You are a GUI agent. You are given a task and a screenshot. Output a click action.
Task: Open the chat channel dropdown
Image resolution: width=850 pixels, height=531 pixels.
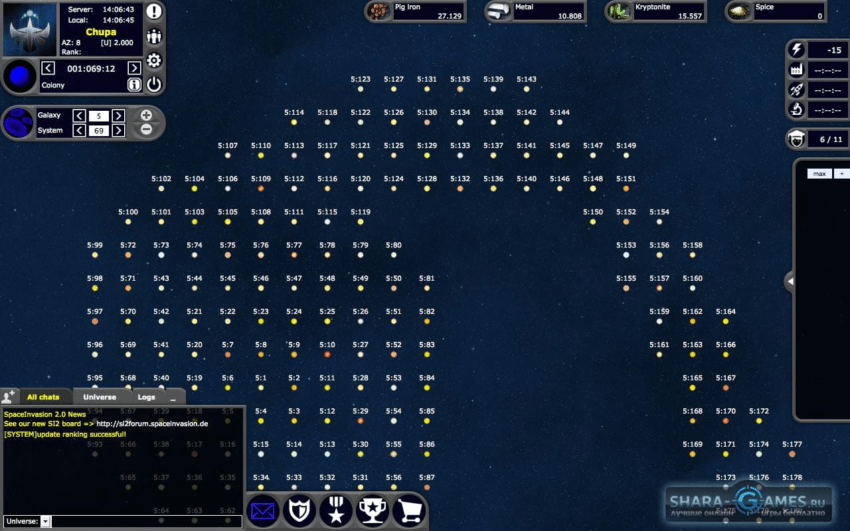[45, 522]
